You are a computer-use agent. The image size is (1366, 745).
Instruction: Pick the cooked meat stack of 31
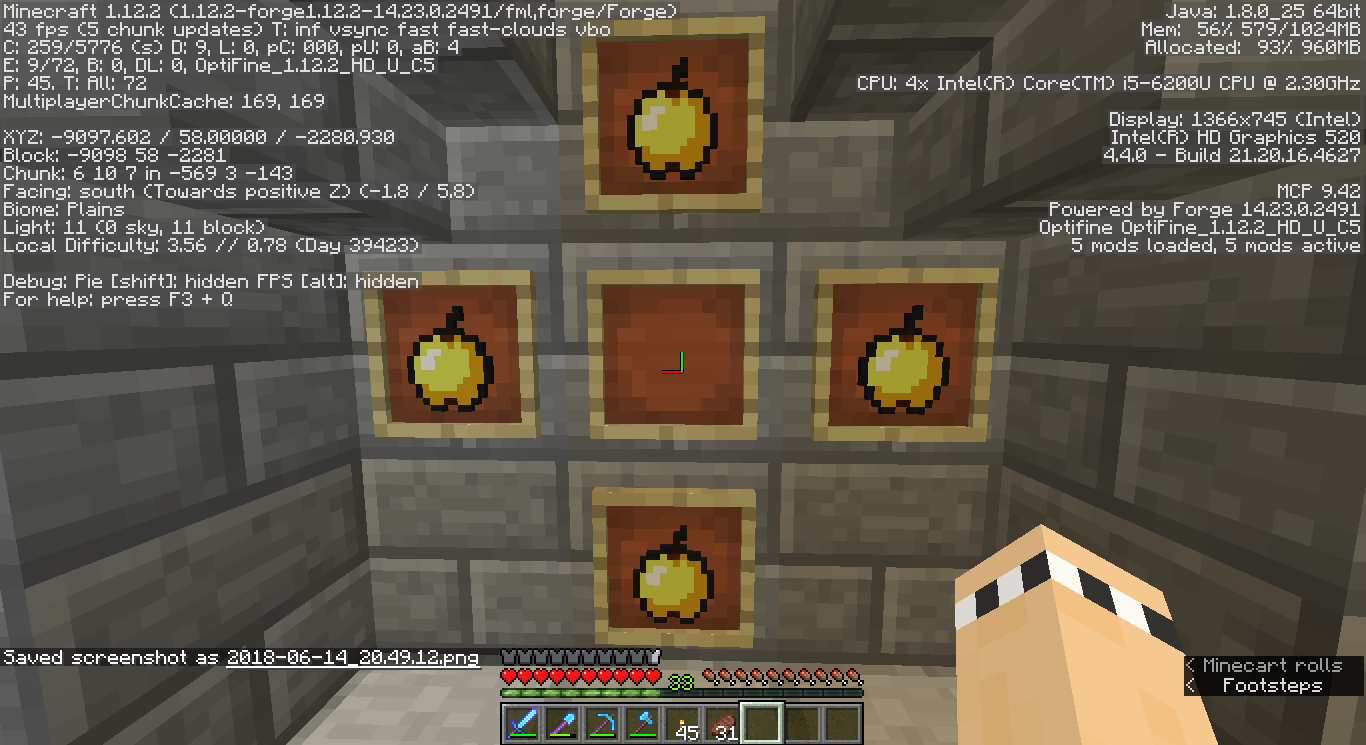[x=722, y=722]
